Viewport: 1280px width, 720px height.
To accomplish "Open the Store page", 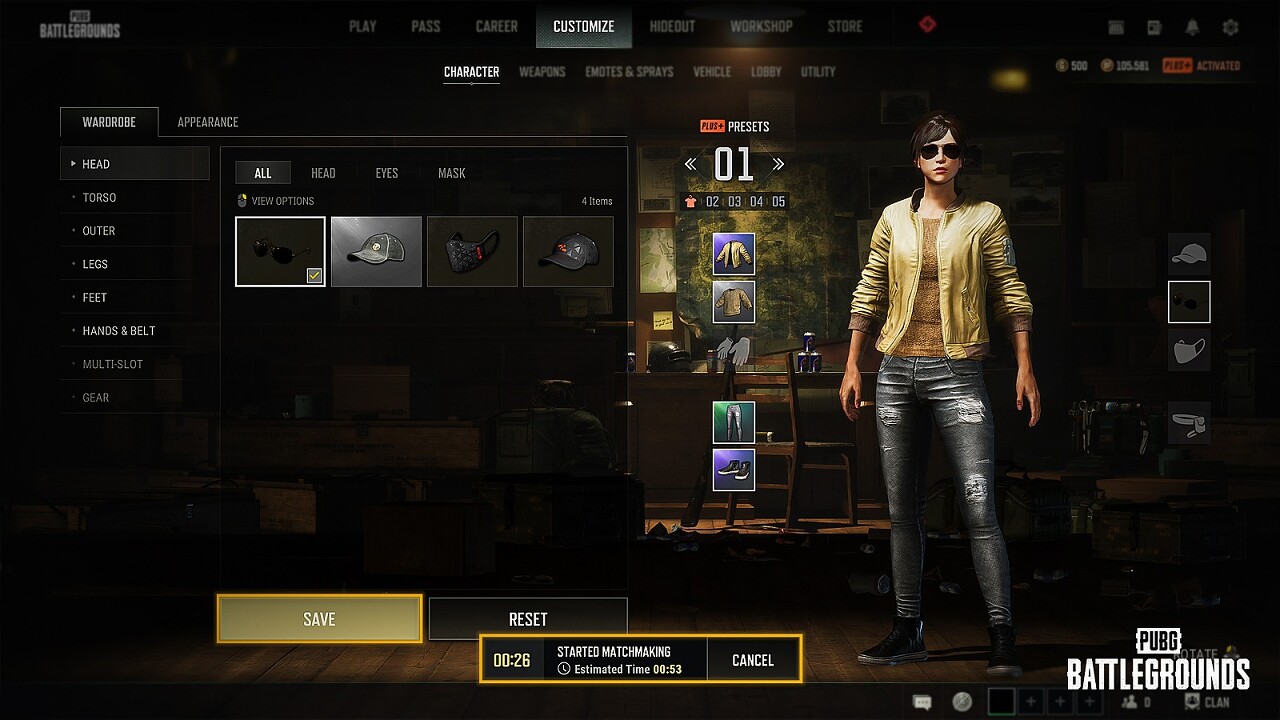I will [844, 27].
